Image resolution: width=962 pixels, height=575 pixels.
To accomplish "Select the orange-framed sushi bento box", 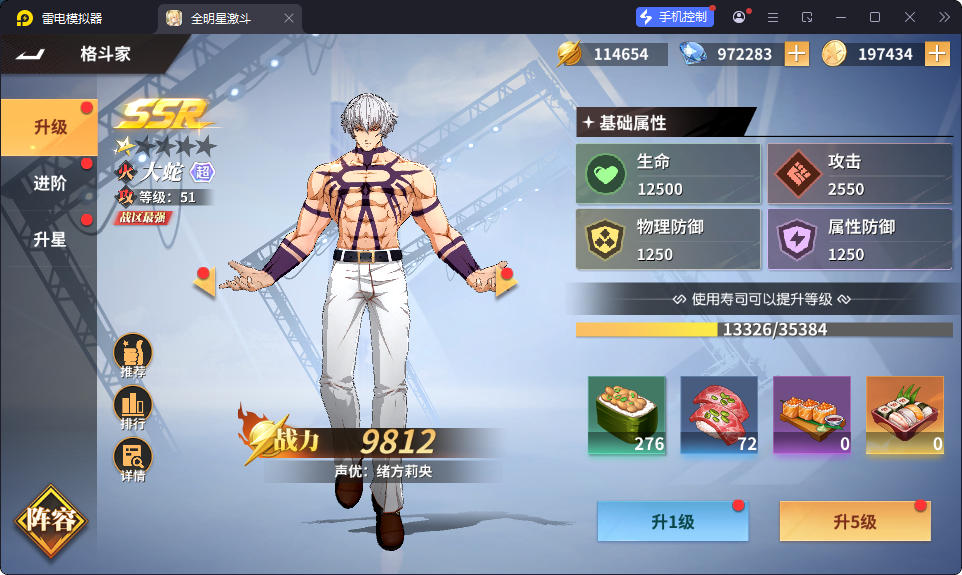I will (x=904, y=415).
